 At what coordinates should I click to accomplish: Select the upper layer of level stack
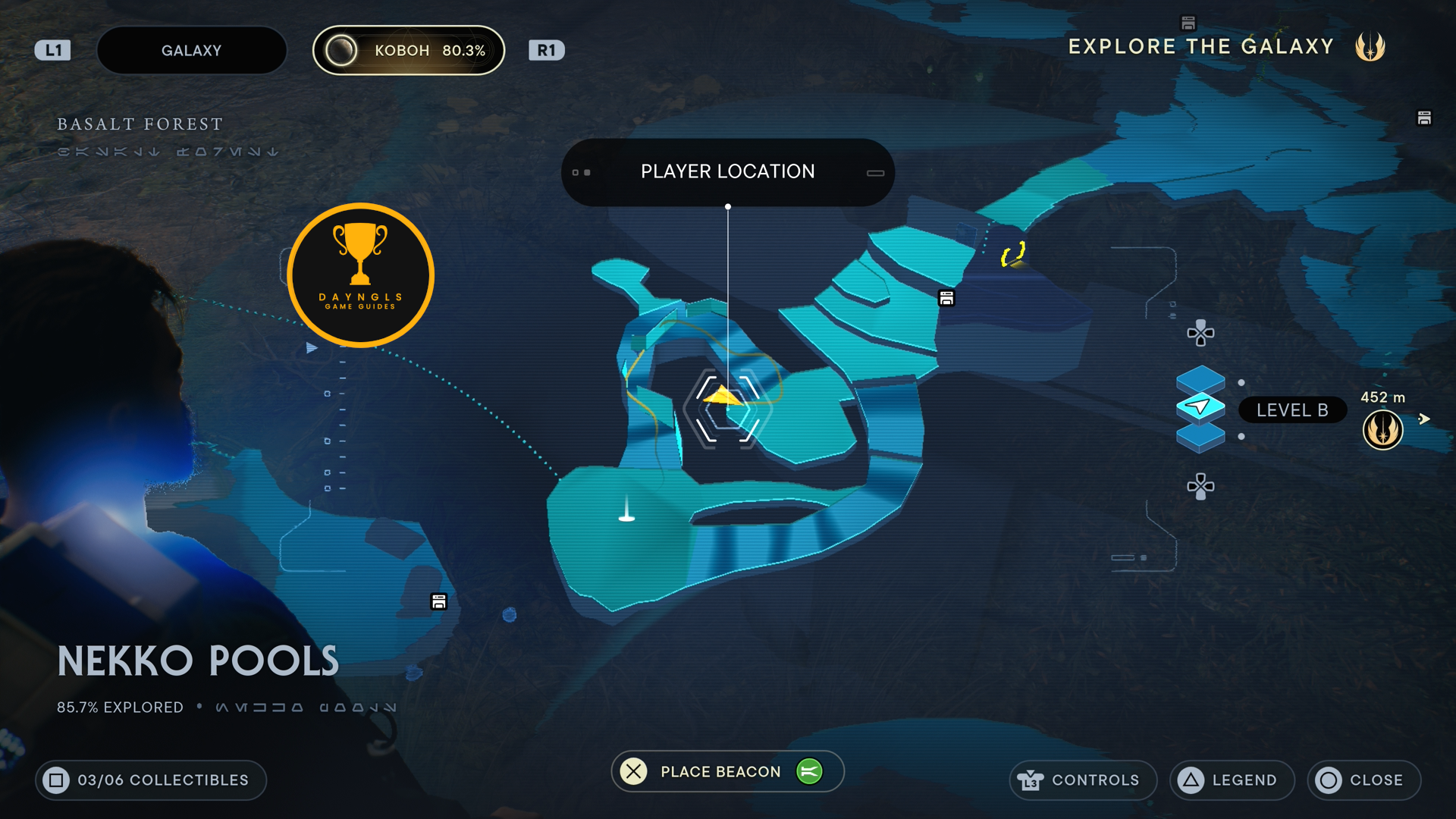(1200, 379)
